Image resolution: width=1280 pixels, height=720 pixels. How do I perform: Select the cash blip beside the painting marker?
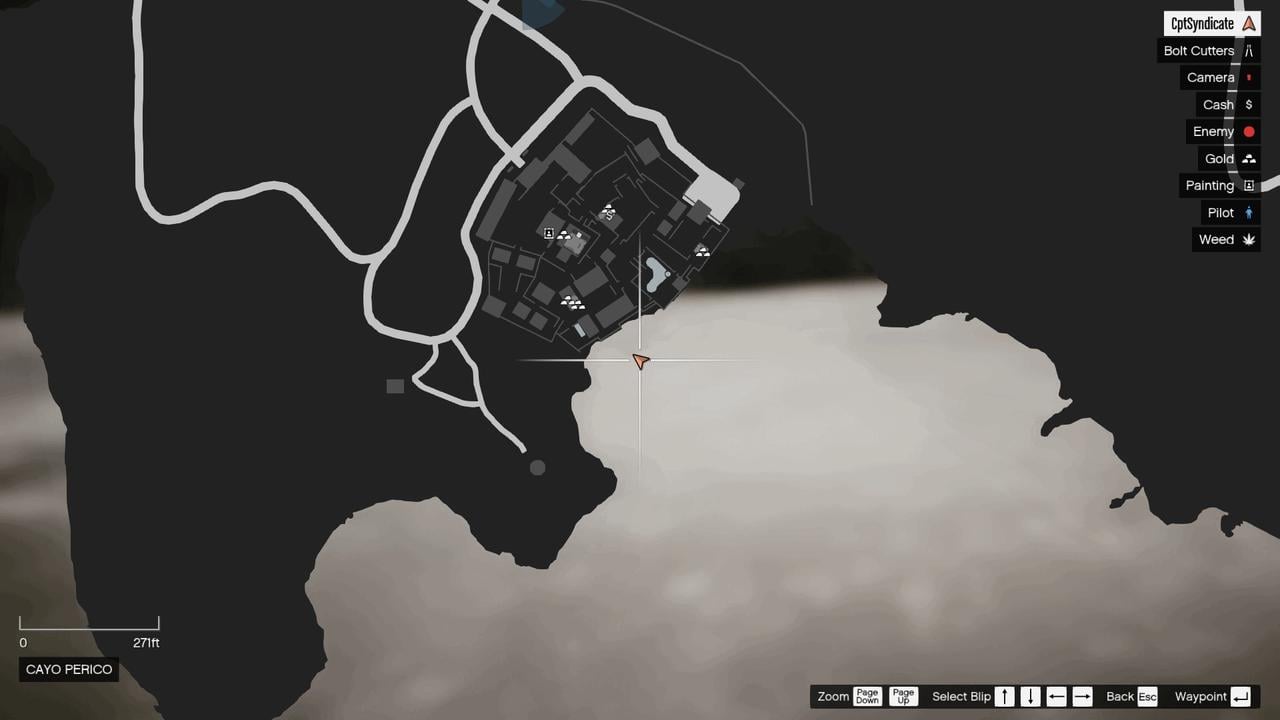pos(578,234)
